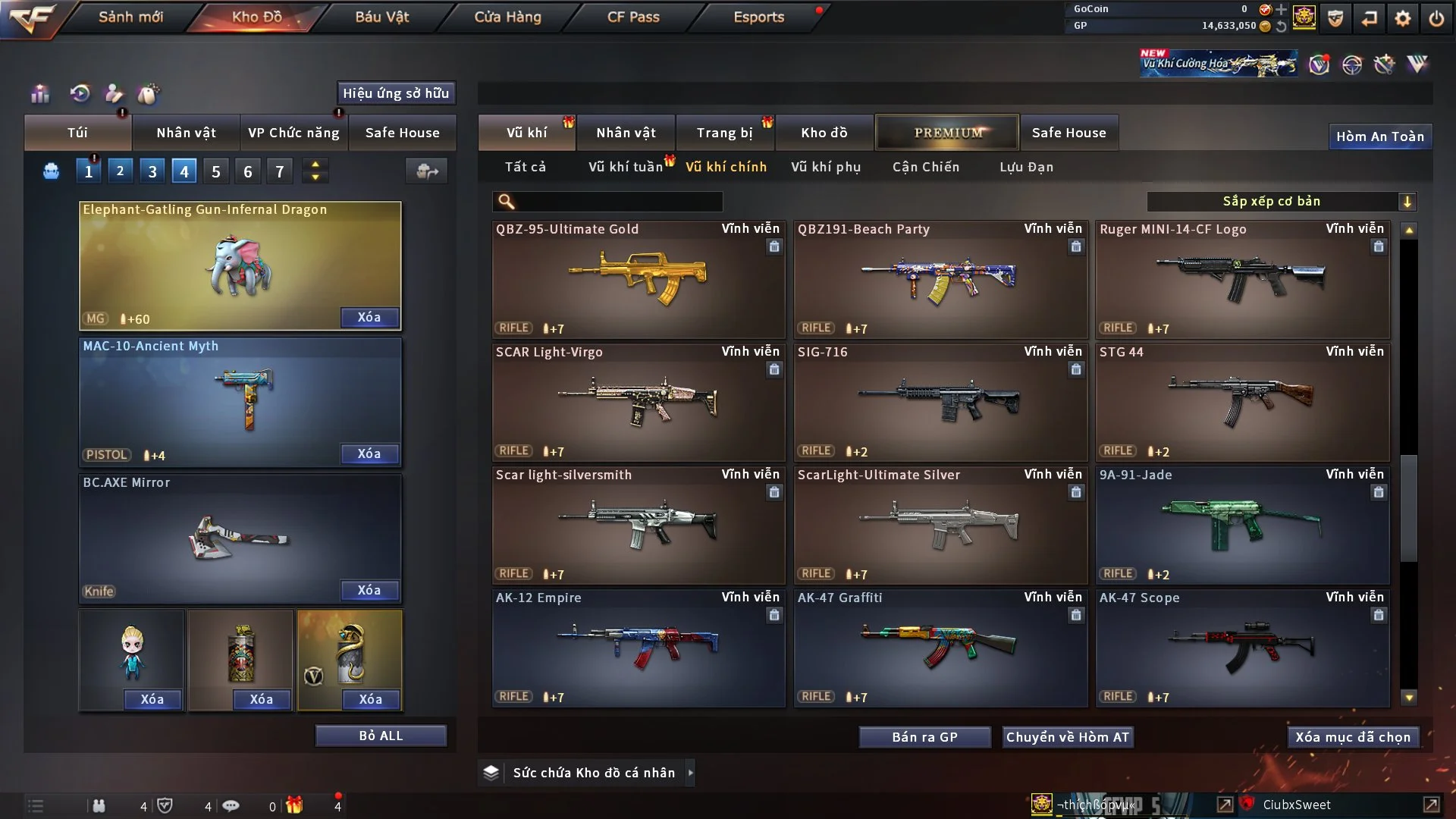This screenshot has width=1456, height=819.
Task: Click the Bỏ ALL button
Action: click(x=381, y=736)
